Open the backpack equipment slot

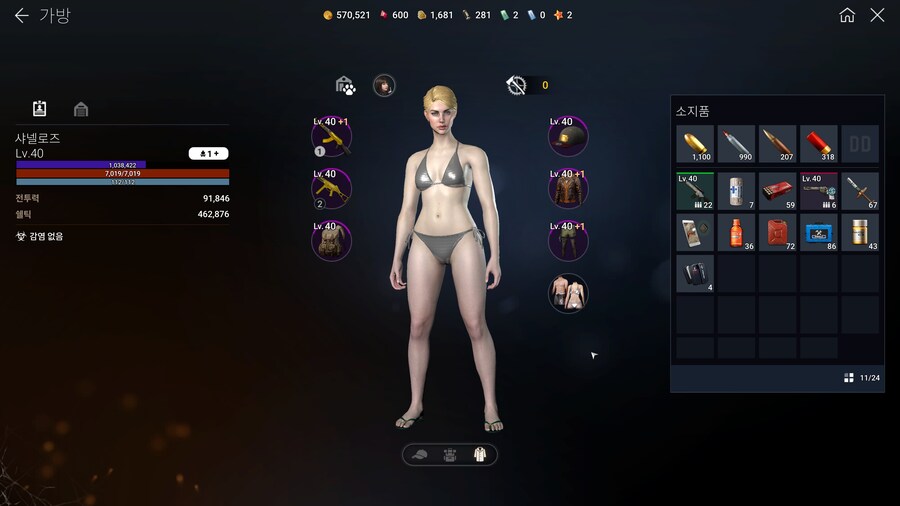[x=332, y=240]
